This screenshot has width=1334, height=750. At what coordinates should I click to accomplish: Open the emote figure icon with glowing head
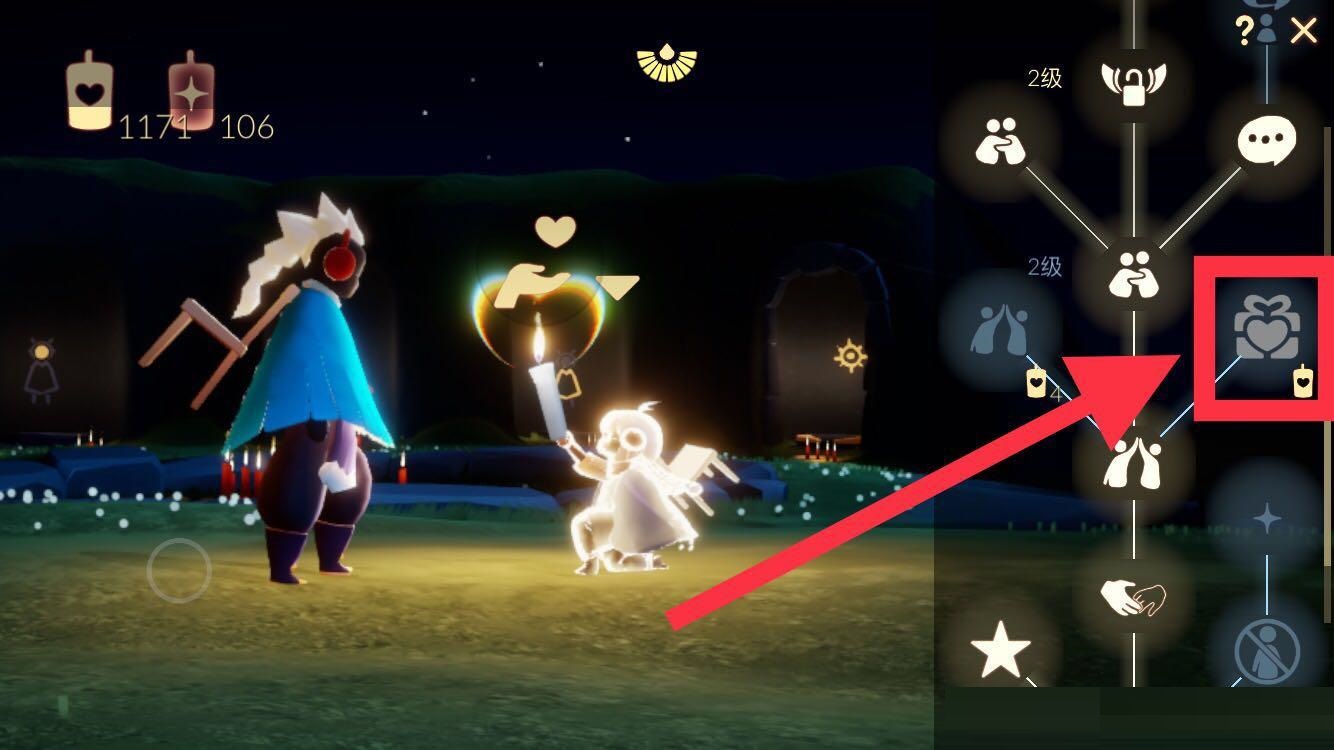41,370
